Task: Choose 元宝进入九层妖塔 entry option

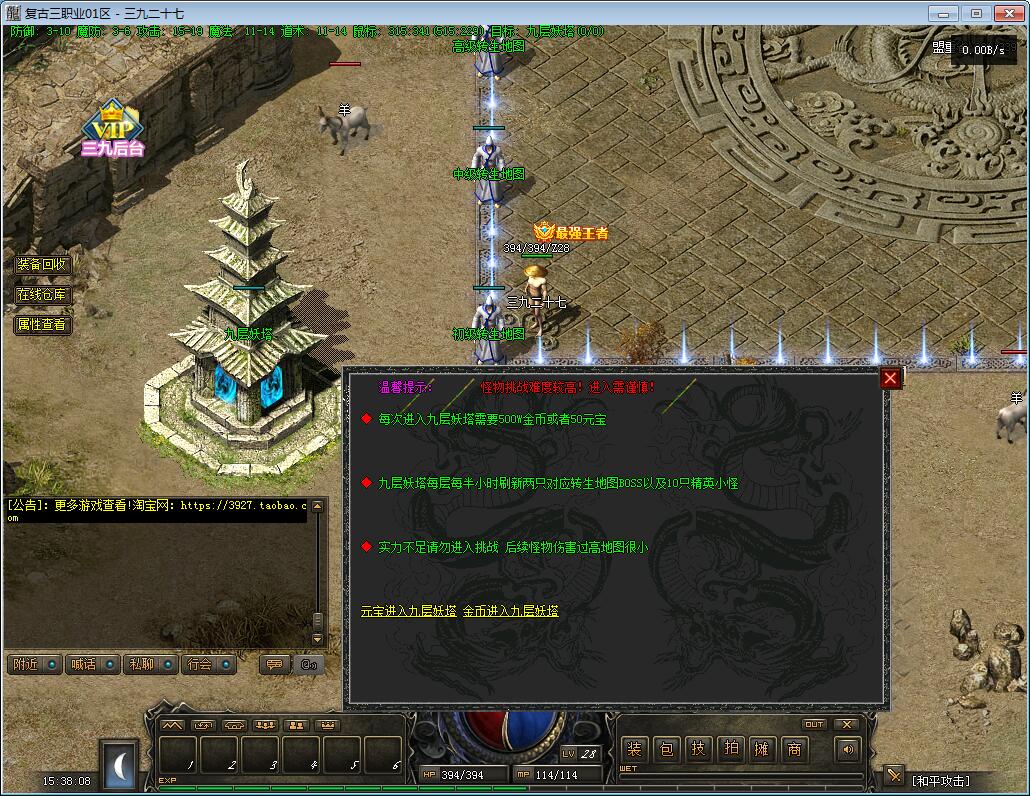Action: click(x=408, y=611)
